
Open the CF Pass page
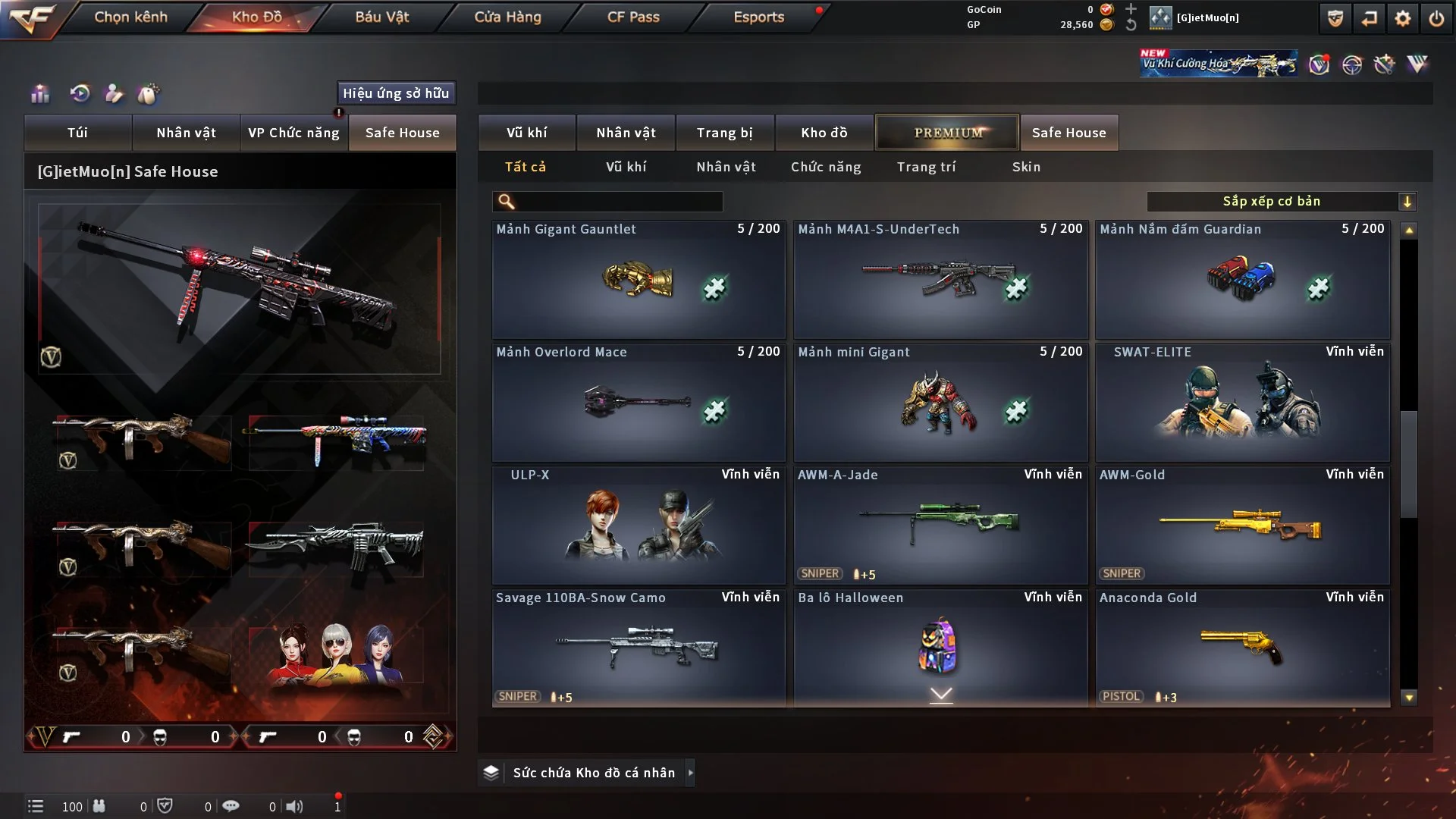pyautogui.click(x=633, y=17)
